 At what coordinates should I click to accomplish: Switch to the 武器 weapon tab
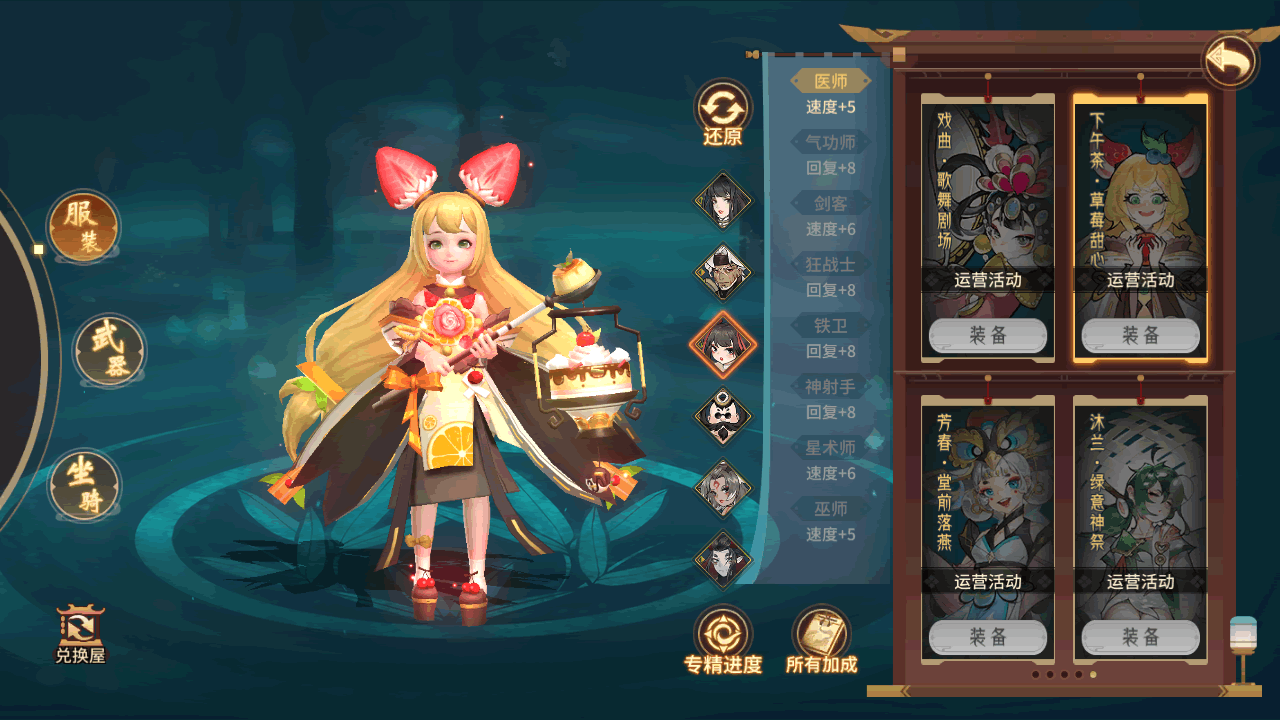[110, 351]
